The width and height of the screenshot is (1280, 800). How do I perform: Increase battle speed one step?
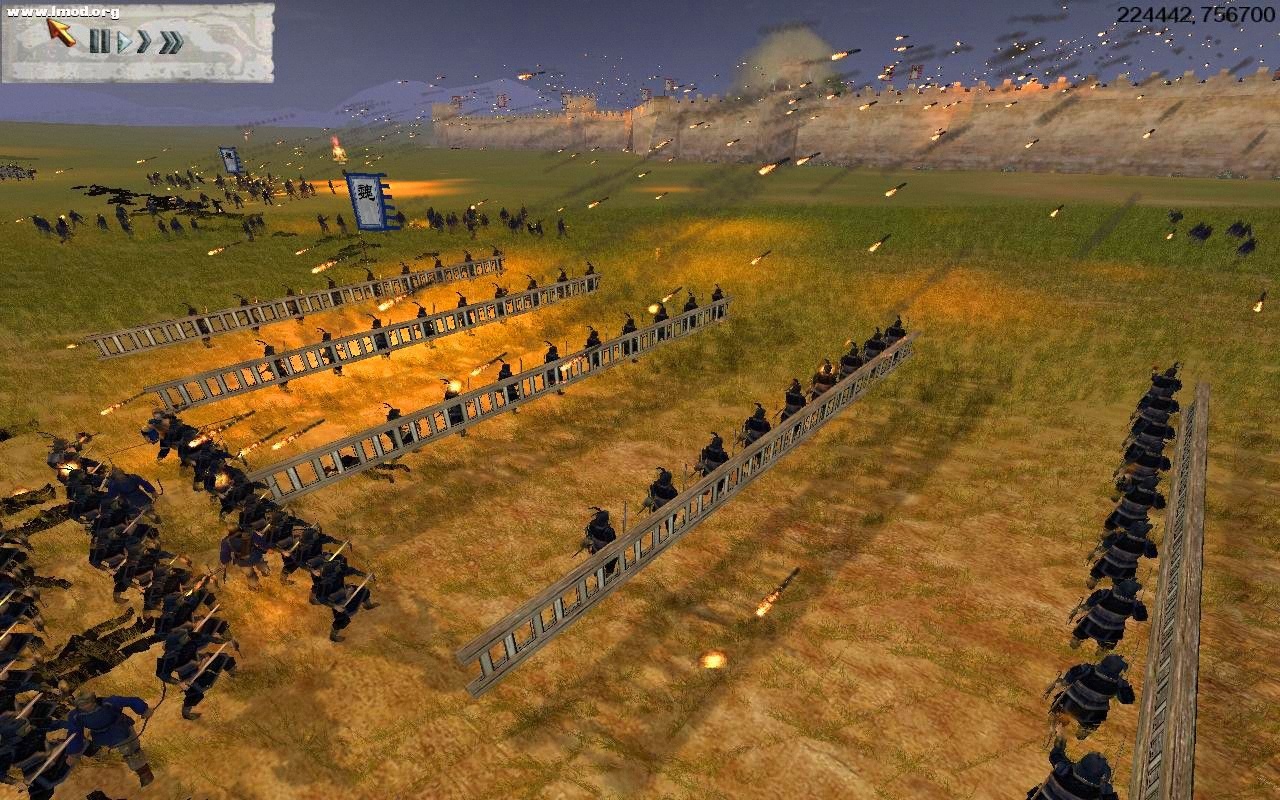point(143,41)
